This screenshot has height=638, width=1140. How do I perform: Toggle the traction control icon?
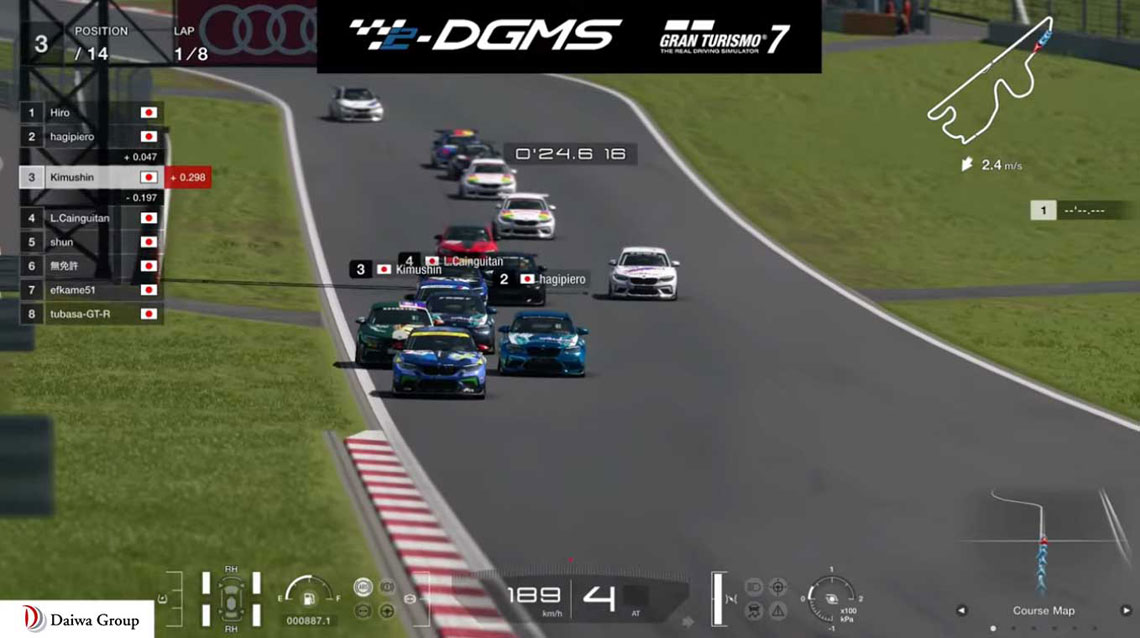[x=755, y=609]
